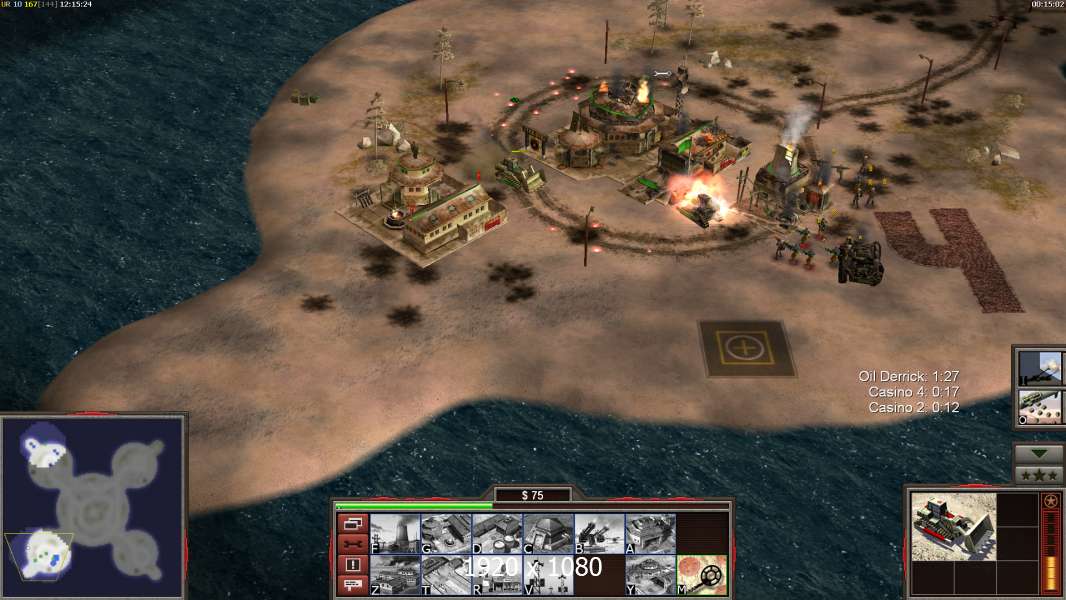Click the red wrench button
Screen dimensions: 1066x600
pyautogui.click(x=352, y=544)
